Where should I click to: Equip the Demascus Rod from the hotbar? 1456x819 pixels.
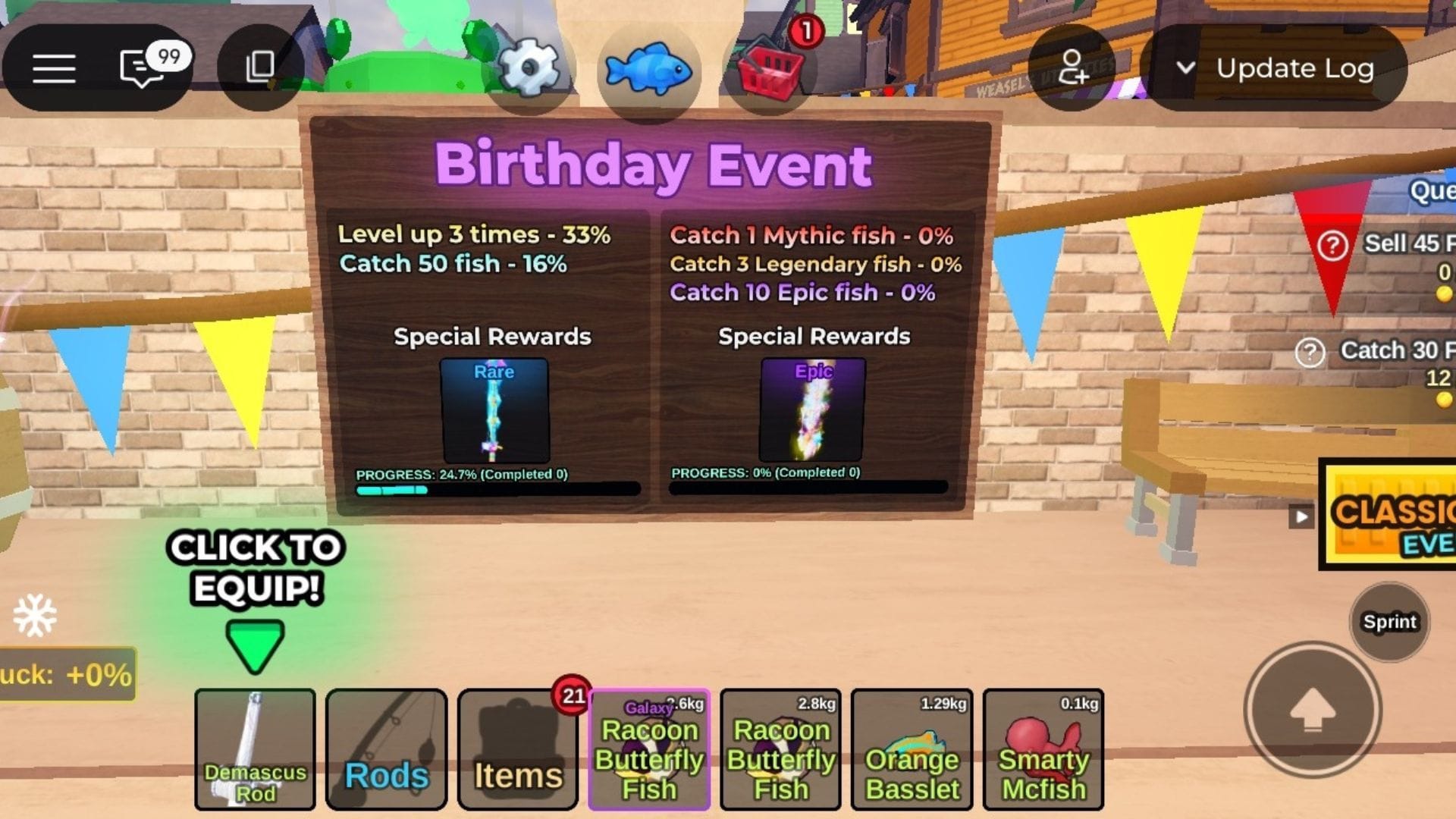pos(256,751)
